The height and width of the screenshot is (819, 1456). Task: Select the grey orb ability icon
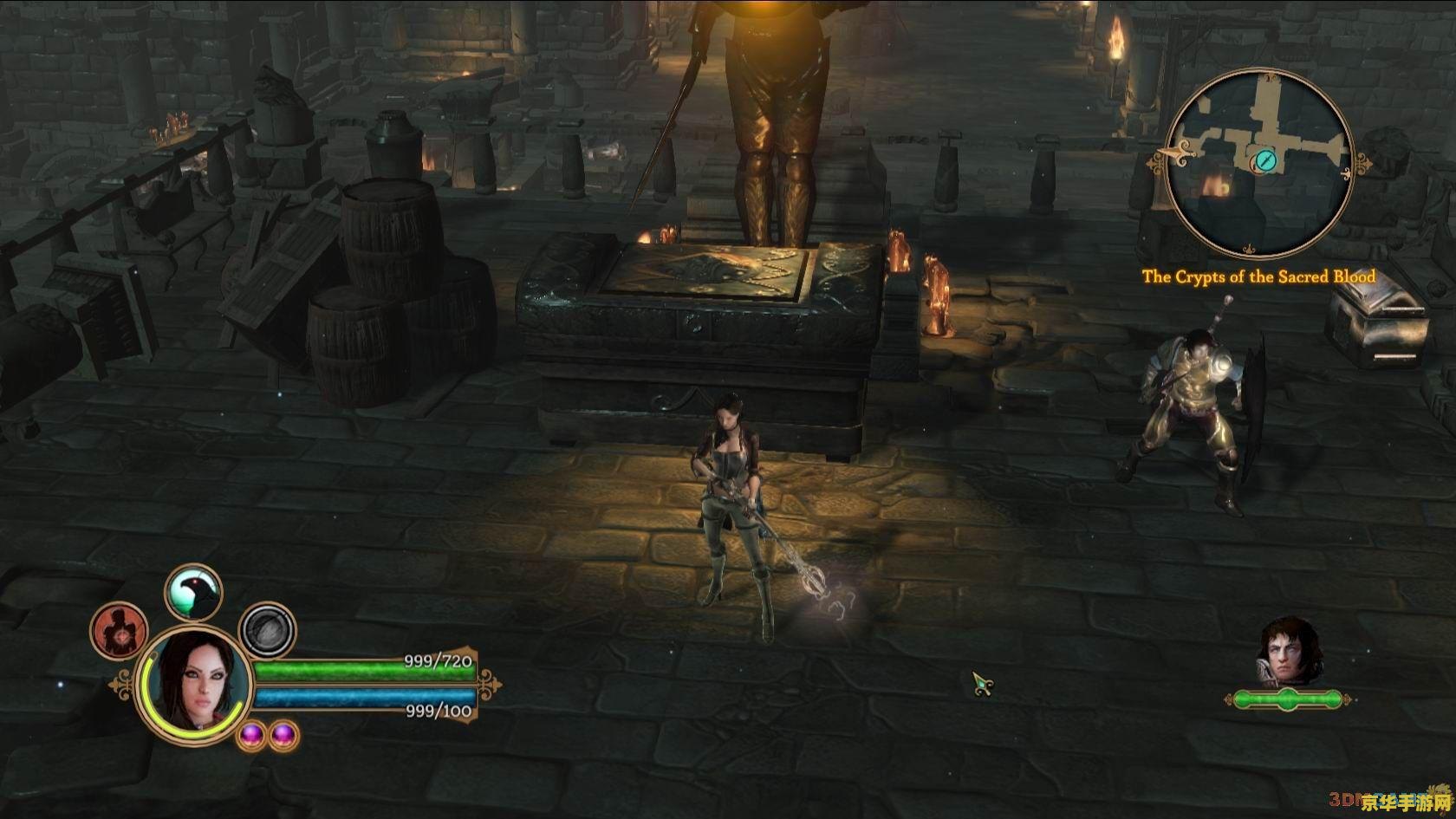click(x=268, y=631)
